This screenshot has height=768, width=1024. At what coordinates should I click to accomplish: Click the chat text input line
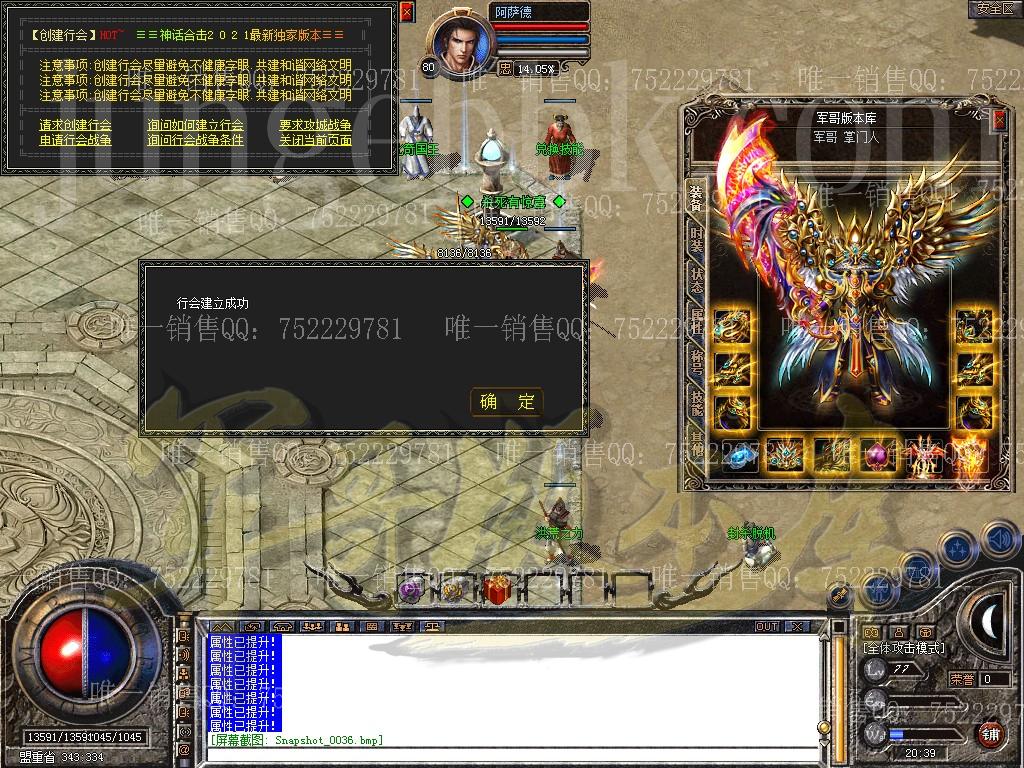(515, 751)
